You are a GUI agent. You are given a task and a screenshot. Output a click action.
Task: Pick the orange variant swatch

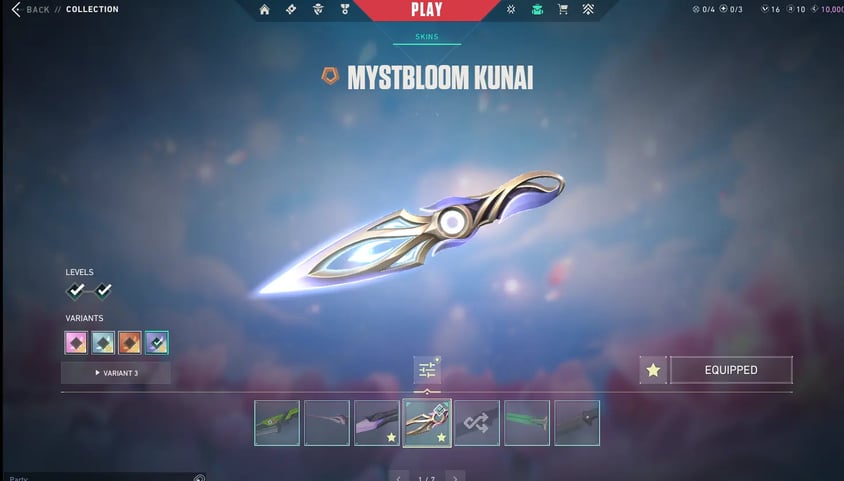[x=129, y=343]
